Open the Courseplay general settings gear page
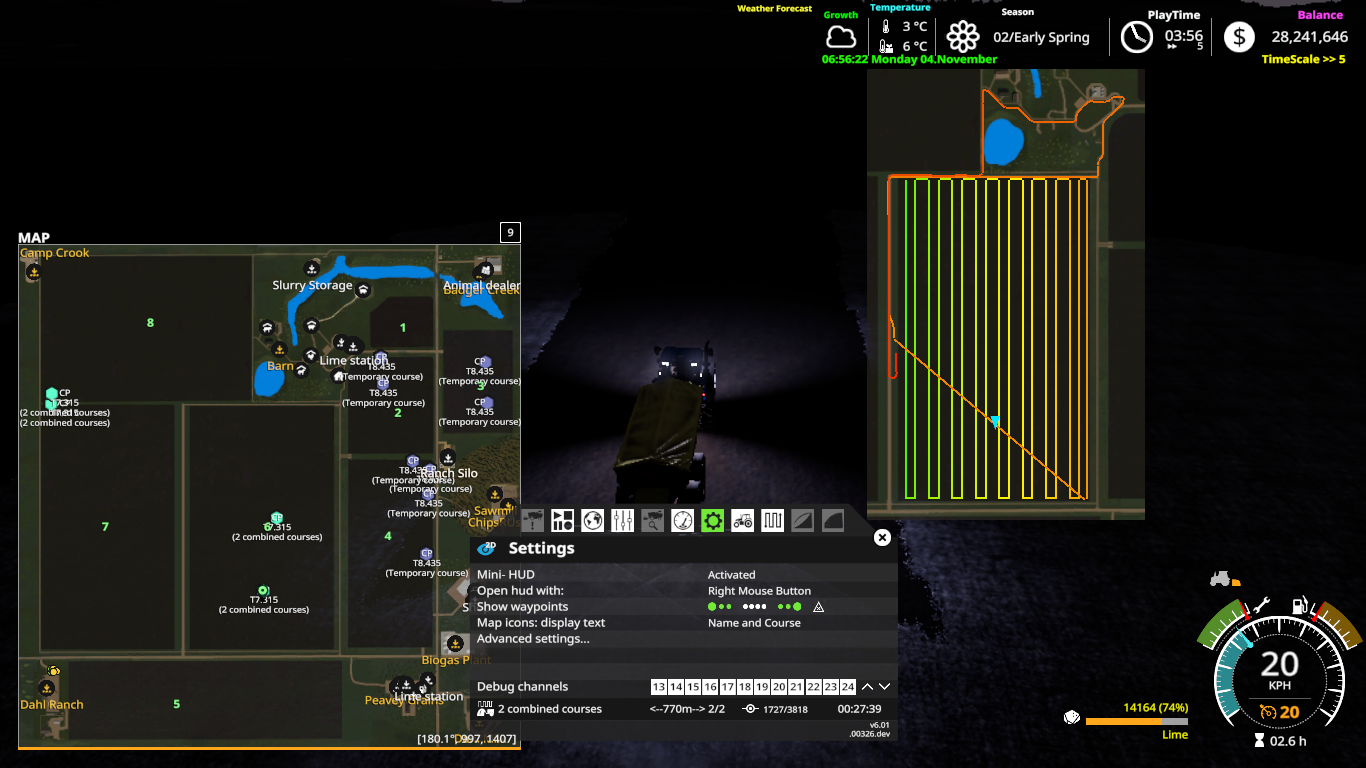Viewport: 1366px width, 768px height. [x=712, y=520]
